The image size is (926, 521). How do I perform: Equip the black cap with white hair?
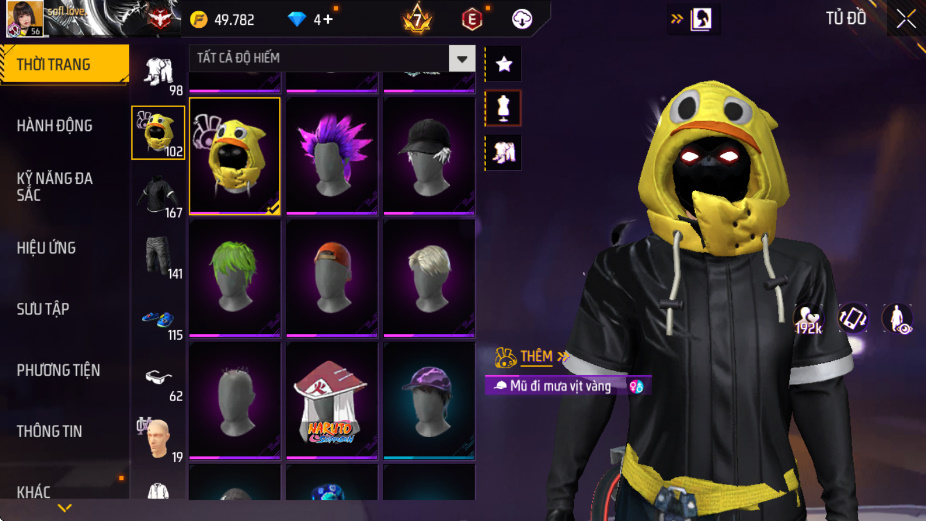(428, 155)
